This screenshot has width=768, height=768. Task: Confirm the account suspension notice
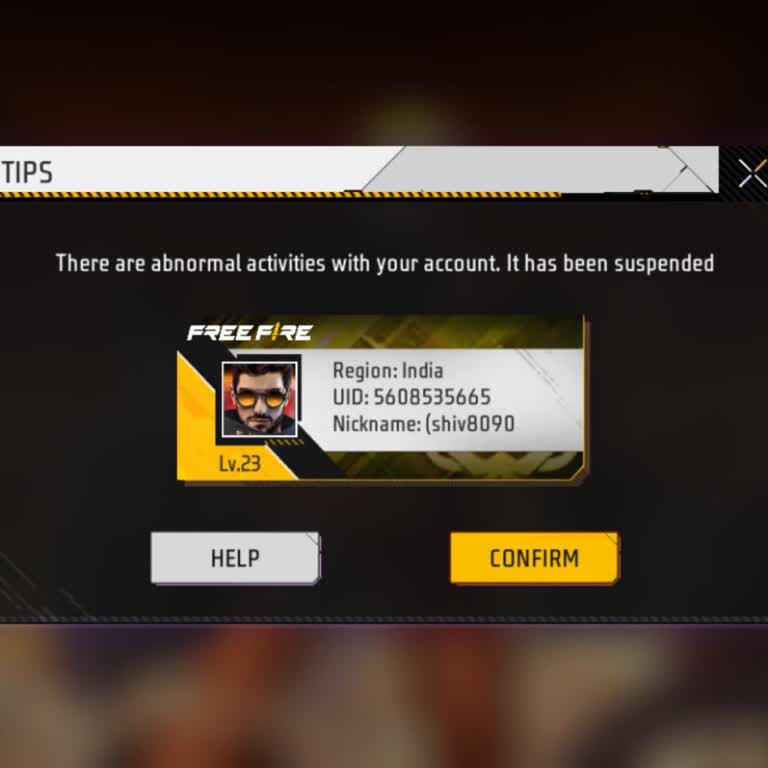tap(534, 558)
